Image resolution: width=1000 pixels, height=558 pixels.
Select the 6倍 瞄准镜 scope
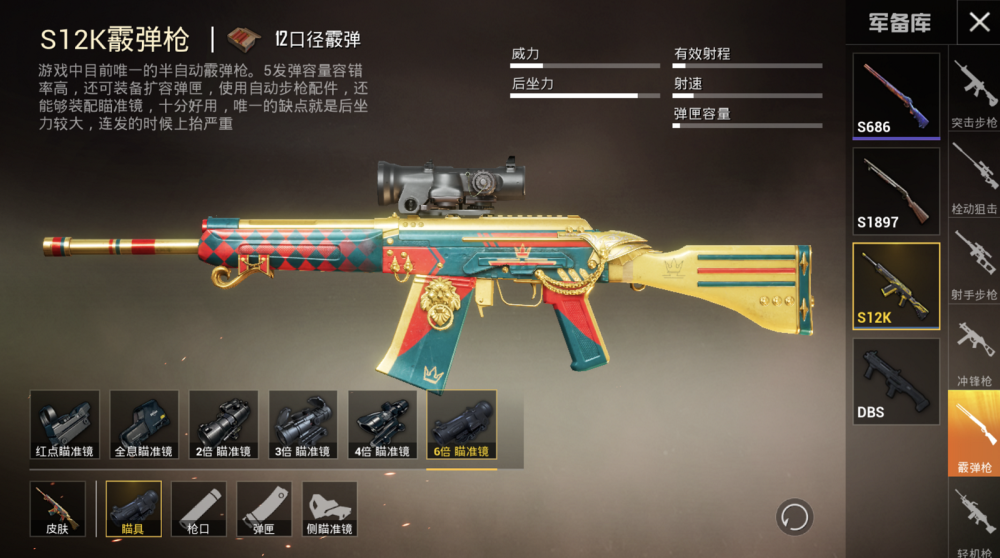click(x=461, y=425)
